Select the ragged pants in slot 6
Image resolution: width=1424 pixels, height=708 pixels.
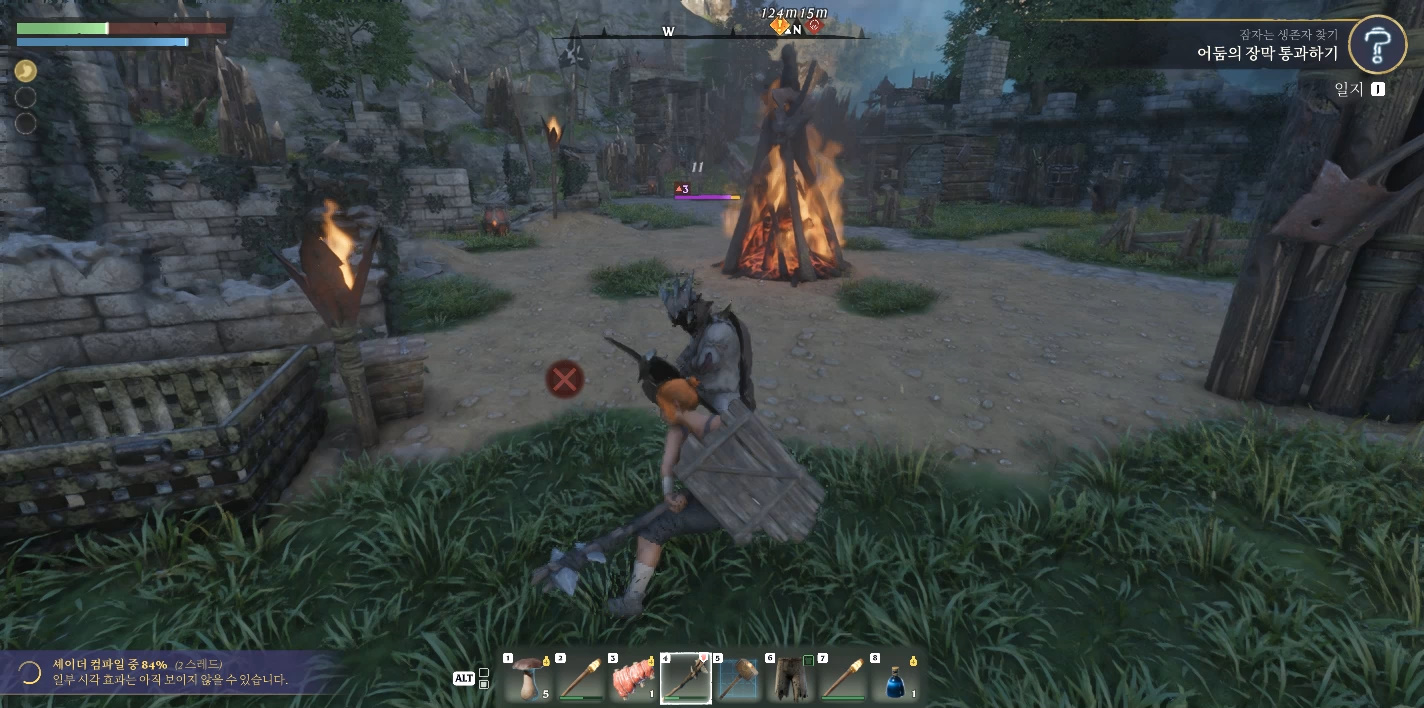click(790, 679)
